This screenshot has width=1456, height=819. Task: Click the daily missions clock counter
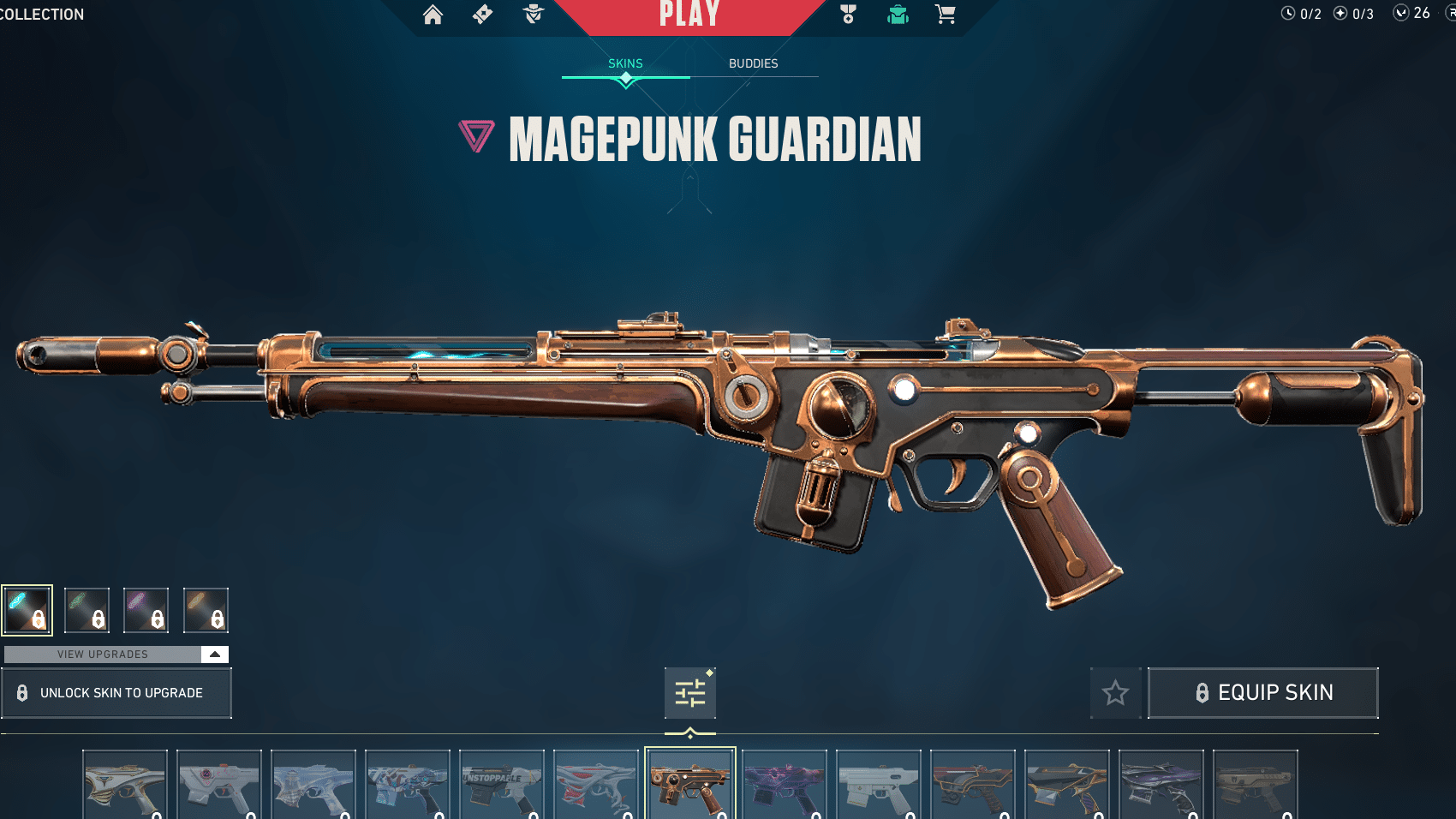[x=1287, y=13]
